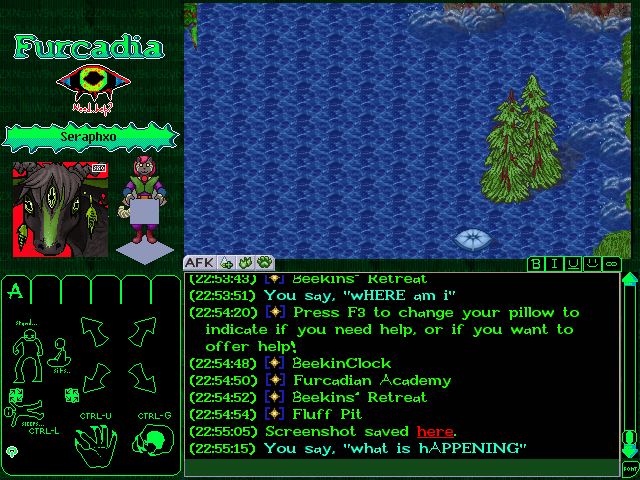Select the 'A' tab in action panel

[x=15, y=292]
